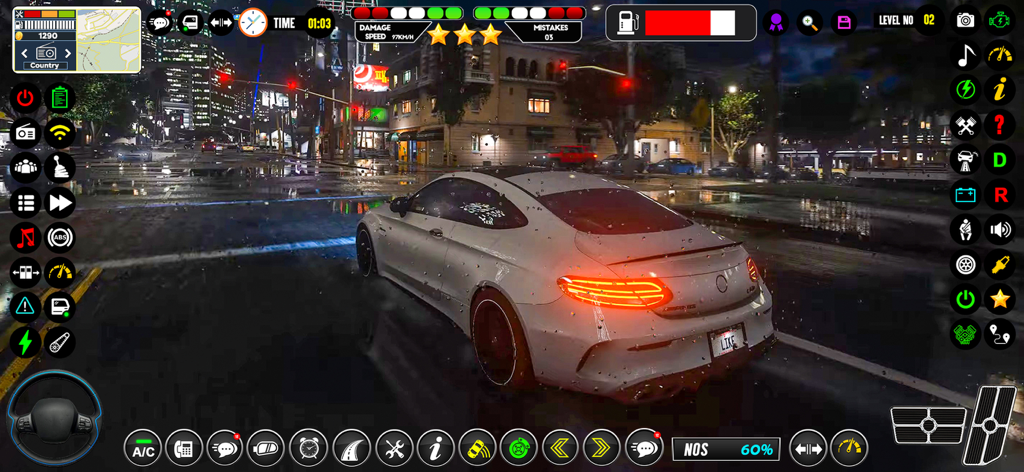Sound the horn speaker icon
This screenshot has height=472, width=1024.
(x=999, y=229)
